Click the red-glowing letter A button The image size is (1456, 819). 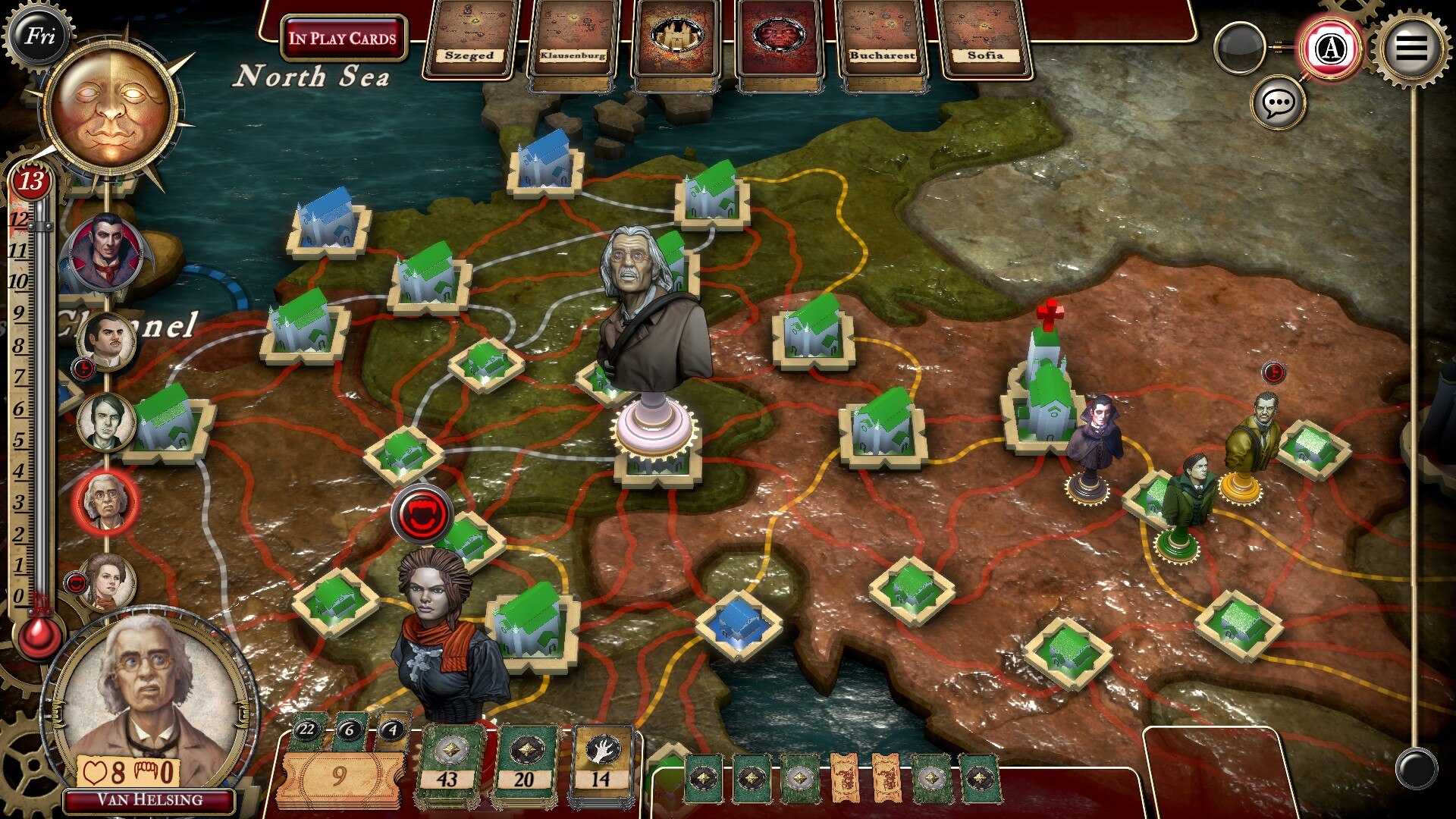(x=1329, y=49)
